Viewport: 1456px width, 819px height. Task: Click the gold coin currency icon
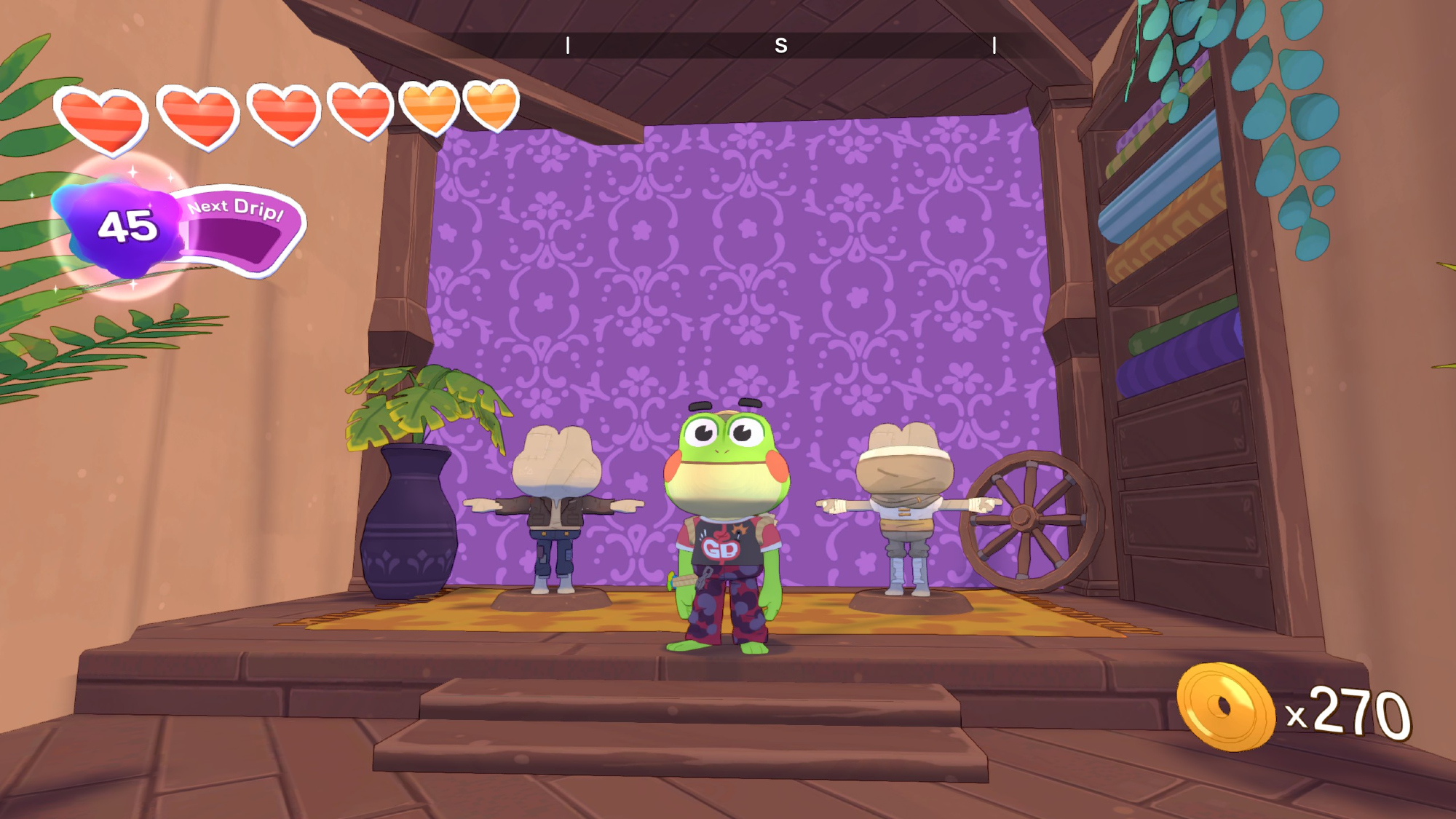pos(1225,707)
